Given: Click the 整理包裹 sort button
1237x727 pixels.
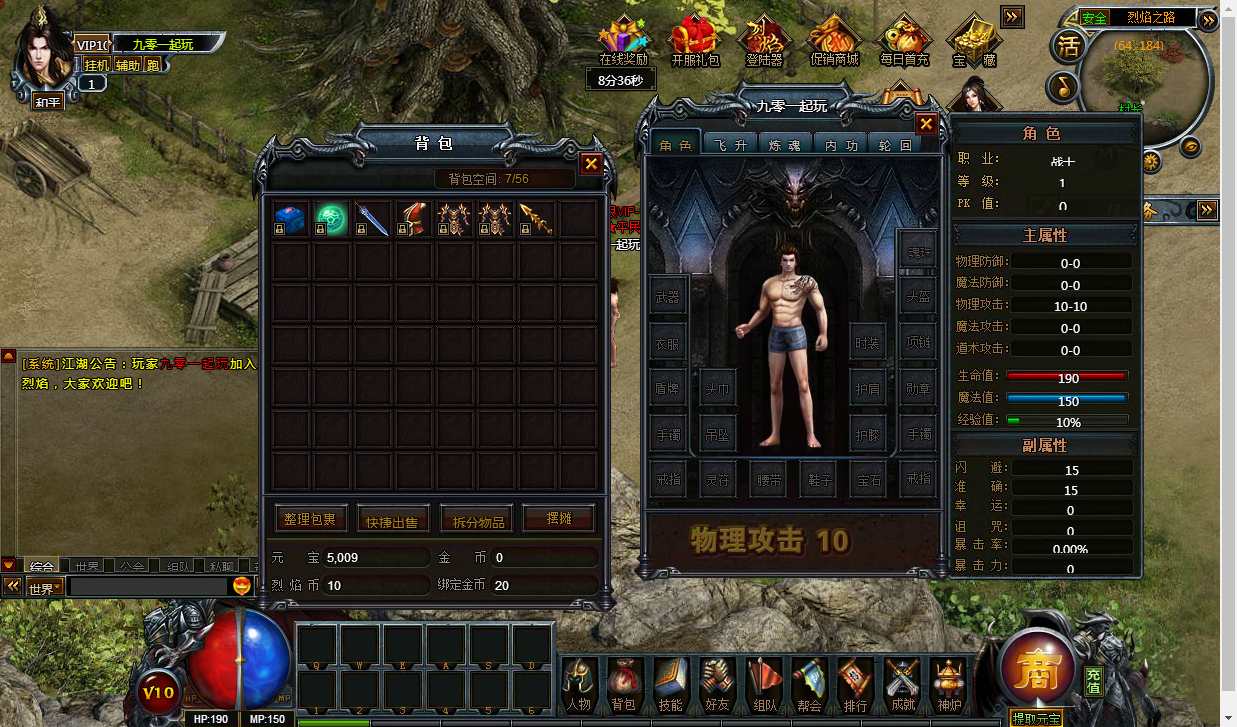Looking at the screenshot, I should tap(311, 519).
